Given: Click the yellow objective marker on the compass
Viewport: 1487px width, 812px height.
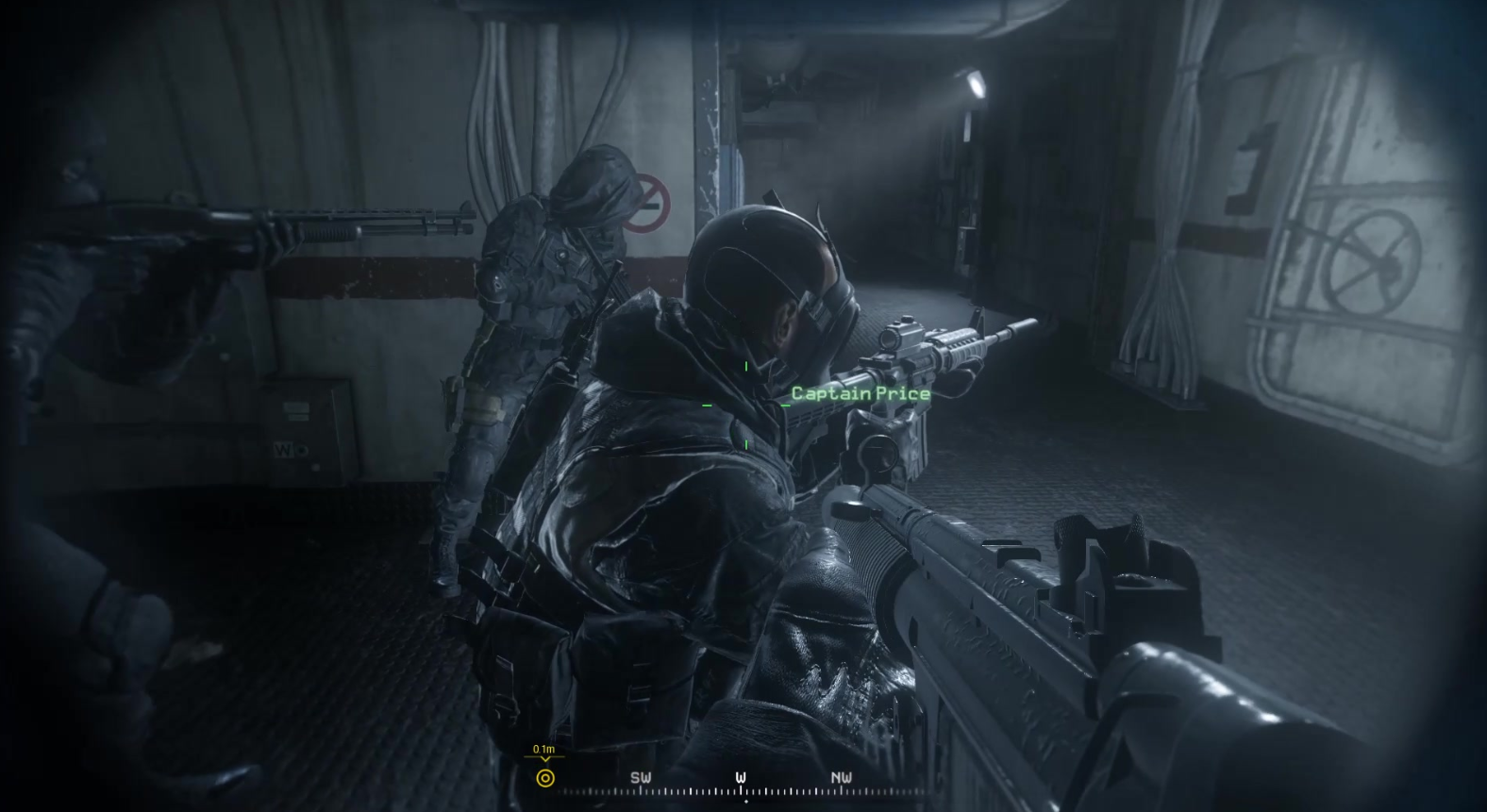Looking at the screenshot, I should click(x=544, y=778).
